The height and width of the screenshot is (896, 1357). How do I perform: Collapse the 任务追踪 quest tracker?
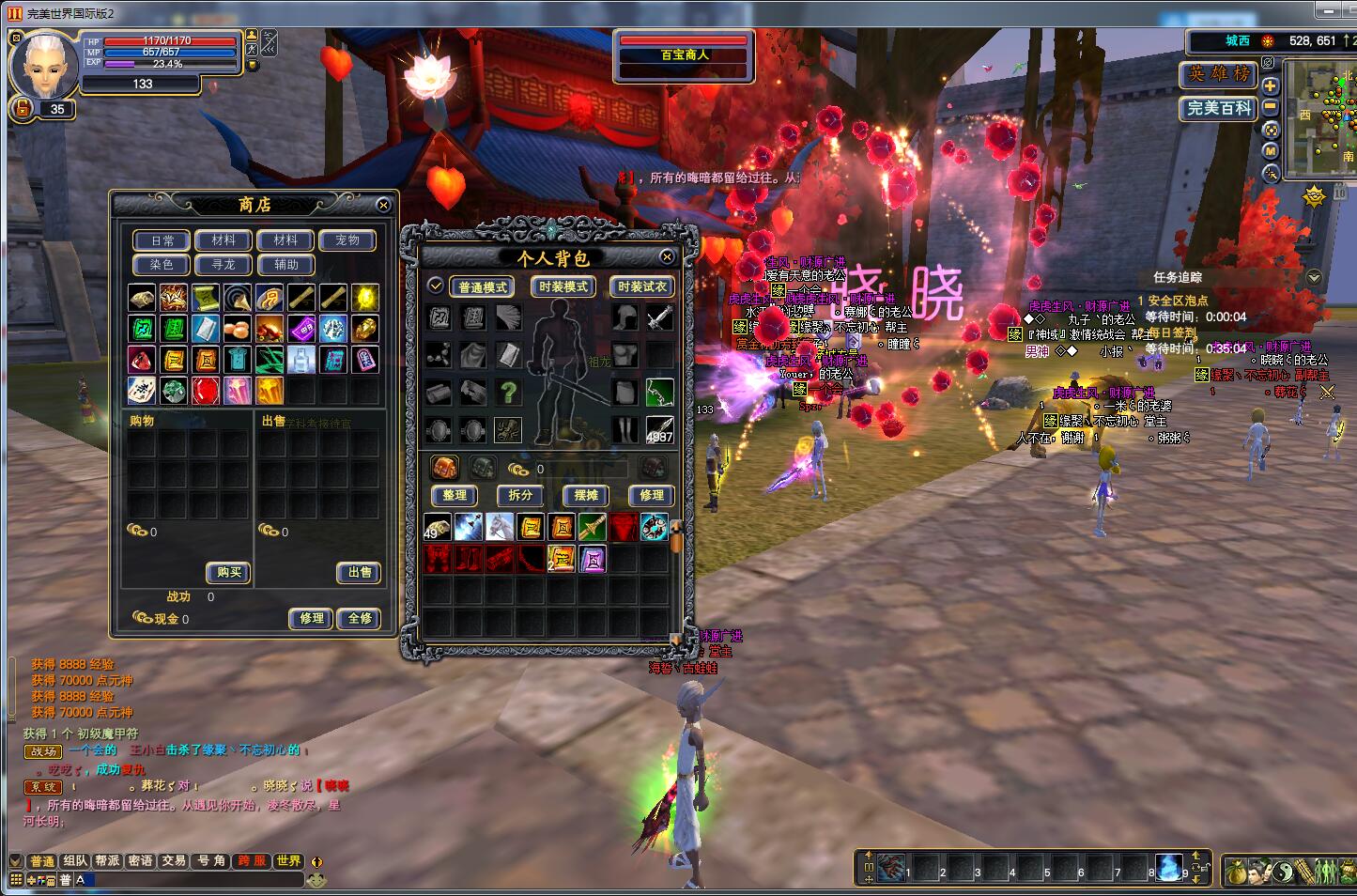coord(1313,277)
